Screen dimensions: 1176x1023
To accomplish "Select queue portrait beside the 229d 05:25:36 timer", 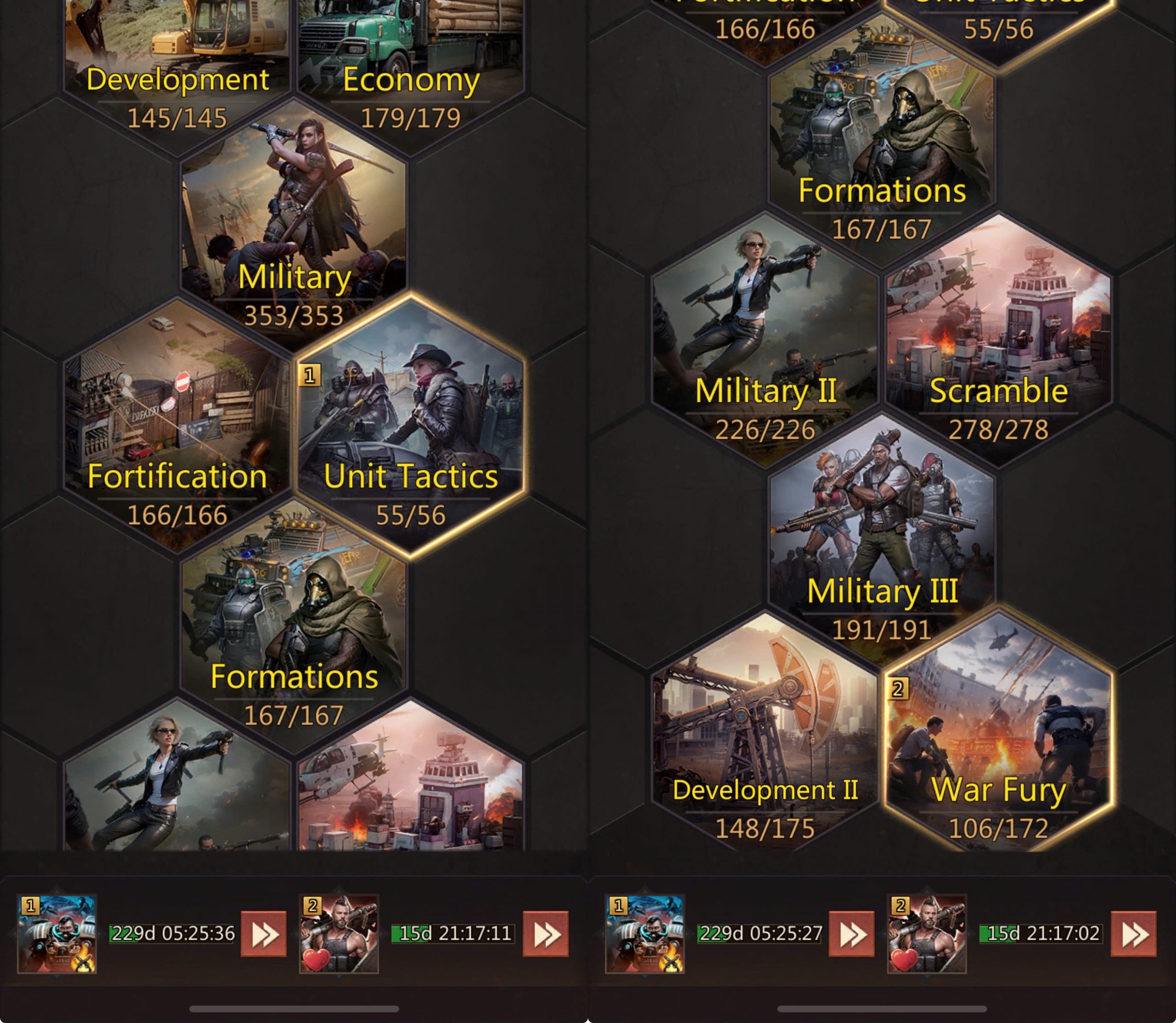I will click(57, 934).
